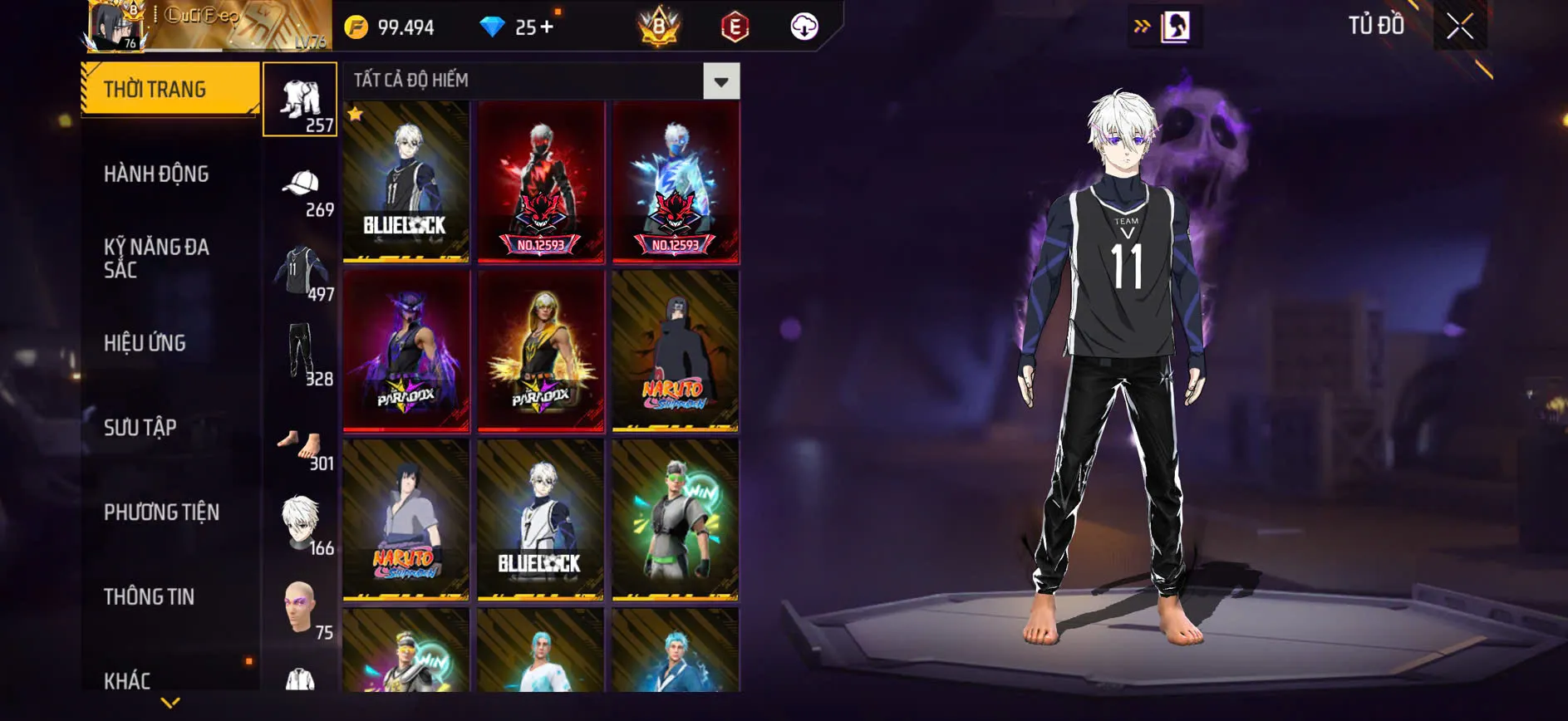Select the hat category icon labeled 269
1568x721 pixels.
[x=301, y=184]
